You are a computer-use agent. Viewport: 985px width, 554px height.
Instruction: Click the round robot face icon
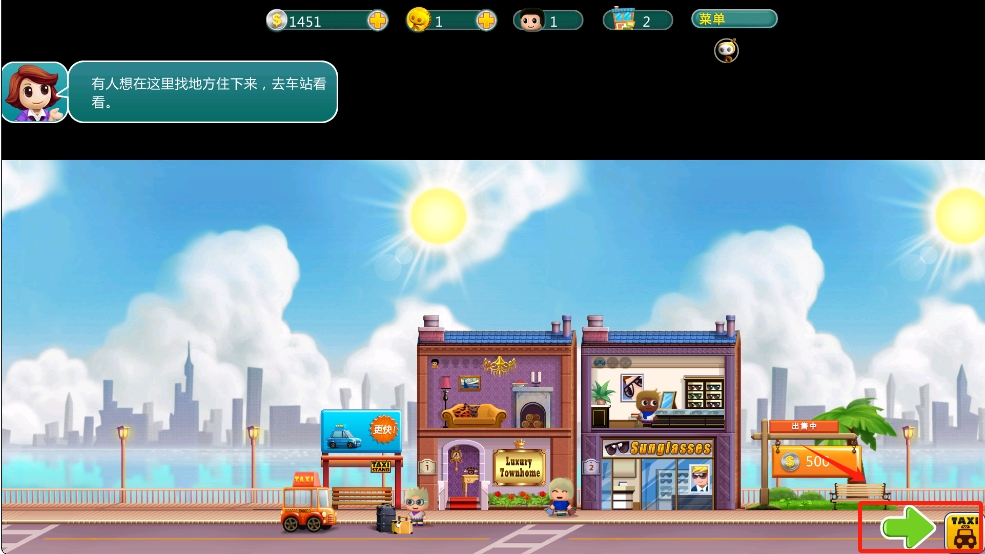(726, 50)
